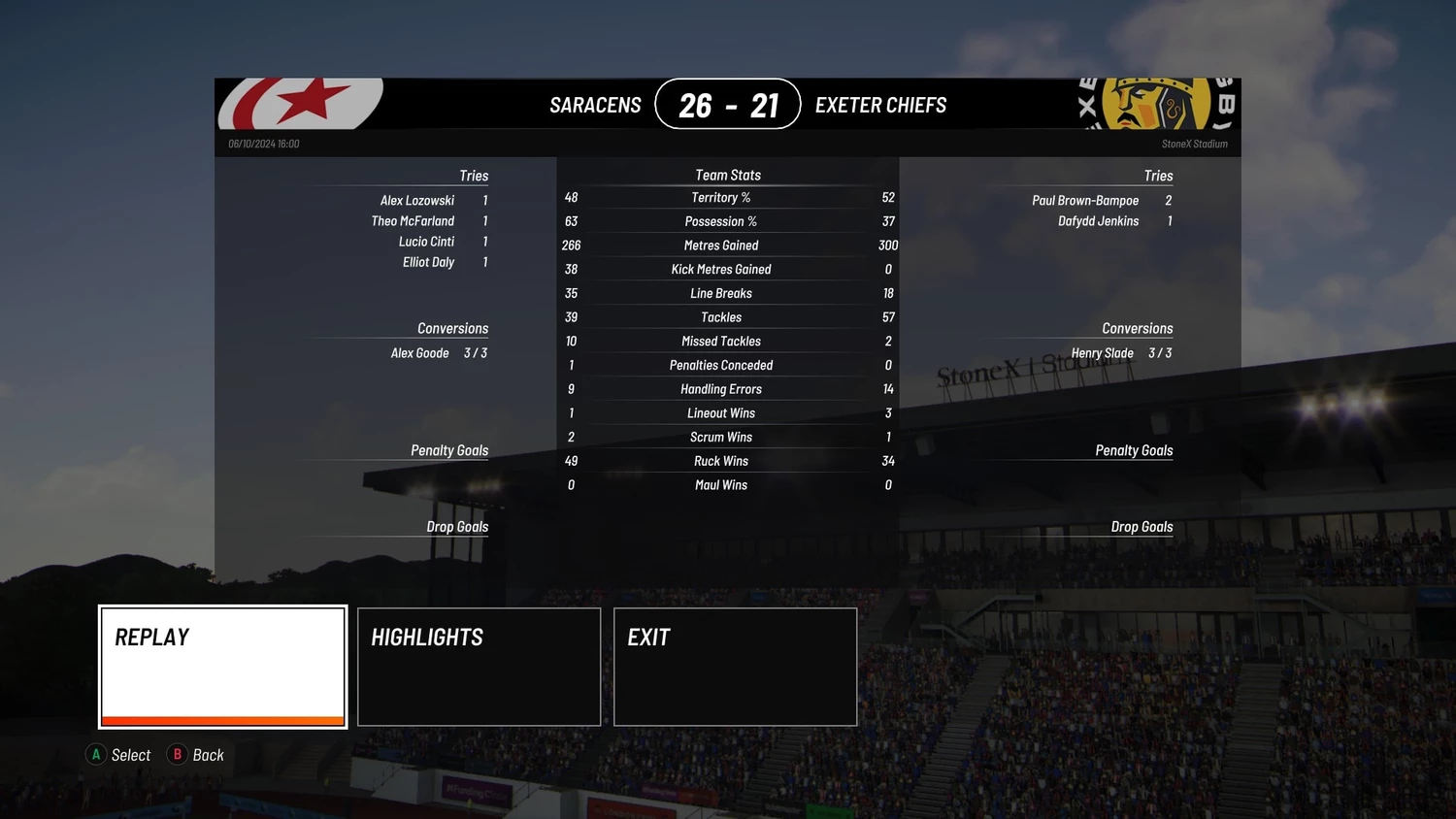Screen dimensions: 1456x819
Task: Choose the Exit tile
Action: pos(735,667)
